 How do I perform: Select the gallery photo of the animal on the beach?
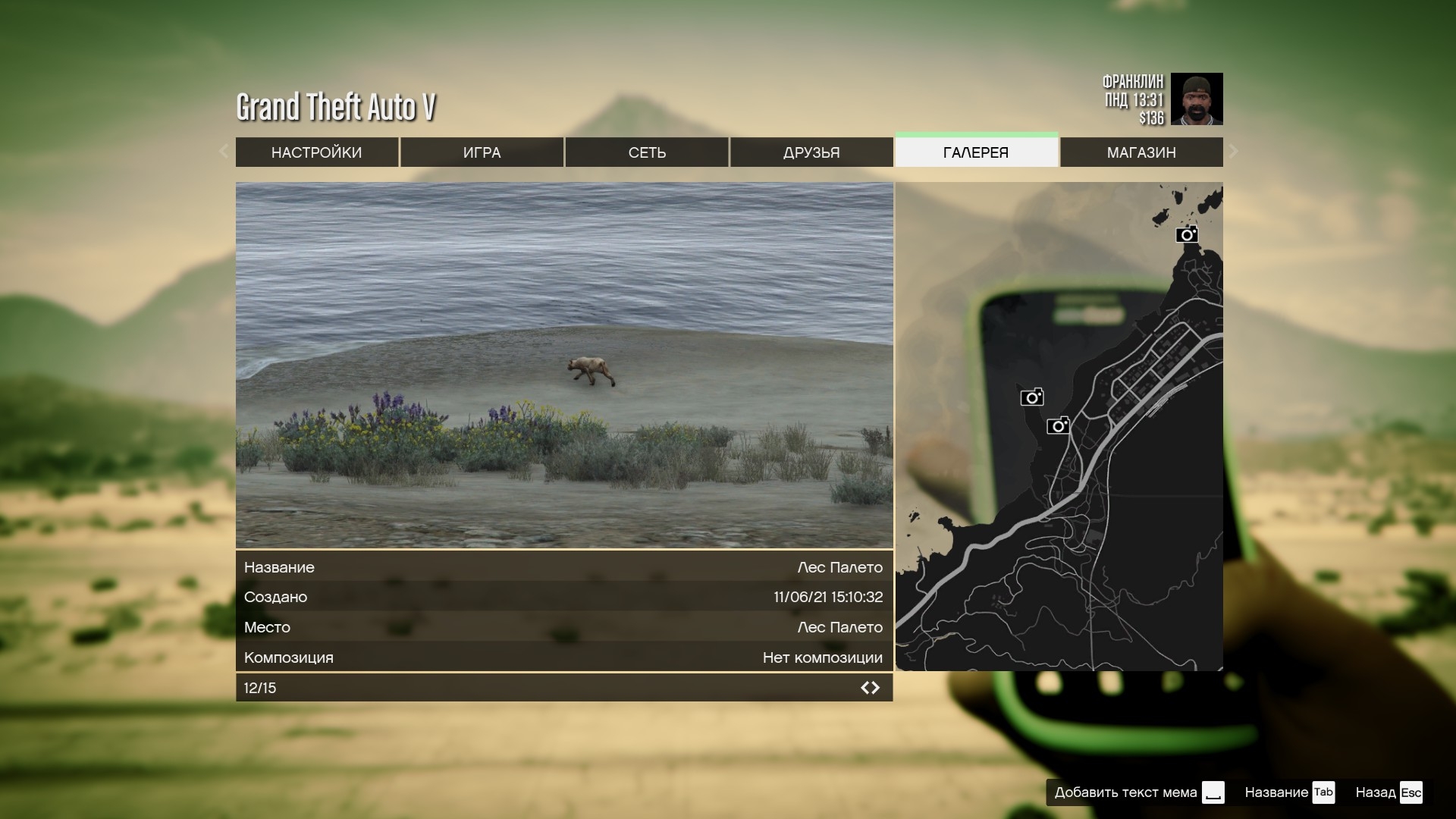click(x=564, y=365)
